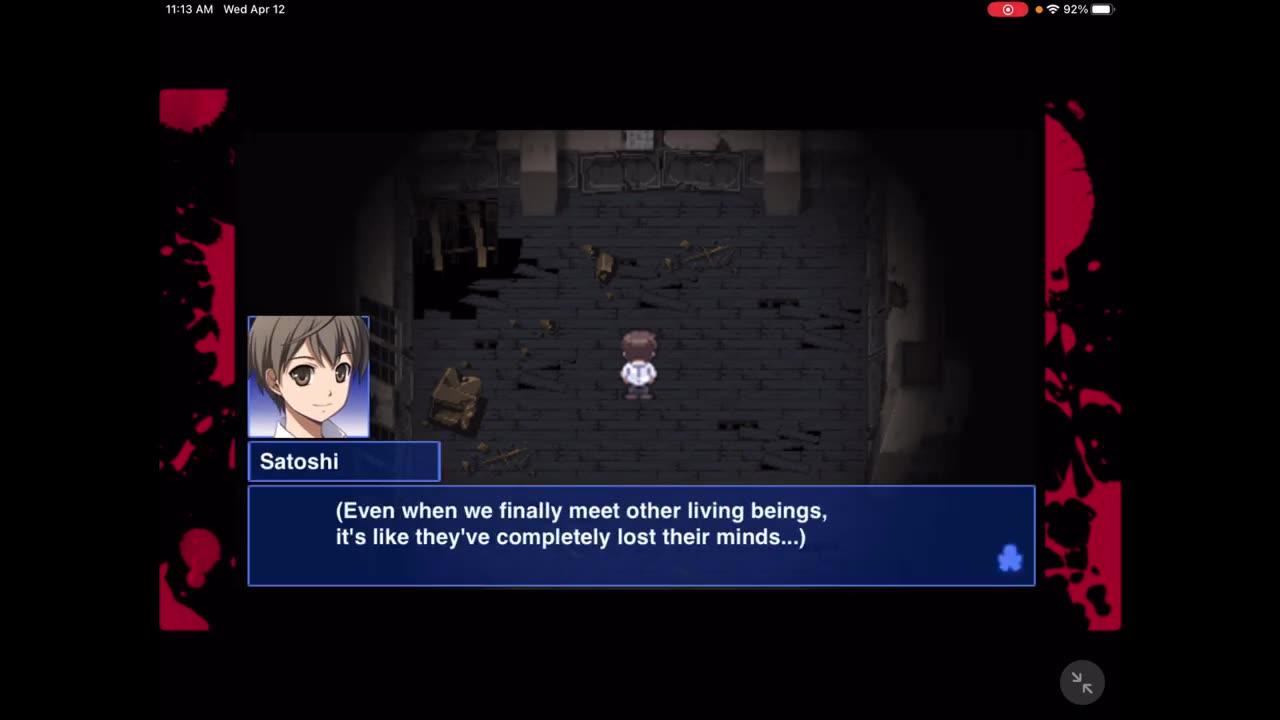This screenshot has height=720, width=1280.
Task: Tap Satoshi's character portrait
Action: click(x=308, y=377)
